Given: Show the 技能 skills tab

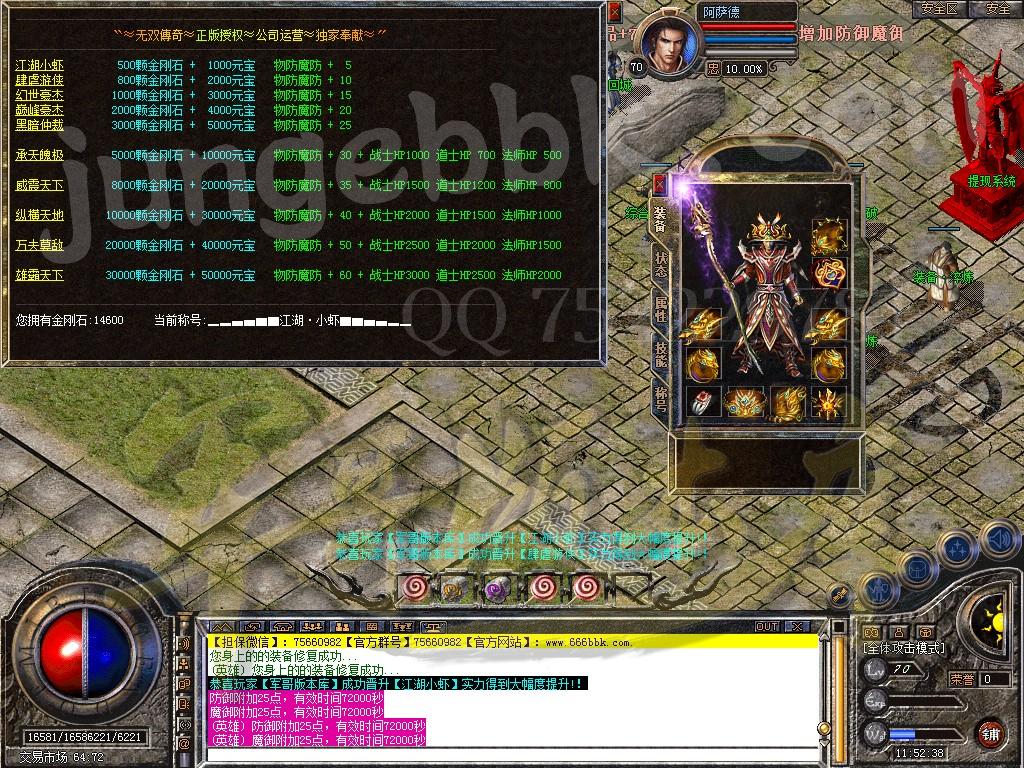Looking at the screenshot, I should 660,351.
